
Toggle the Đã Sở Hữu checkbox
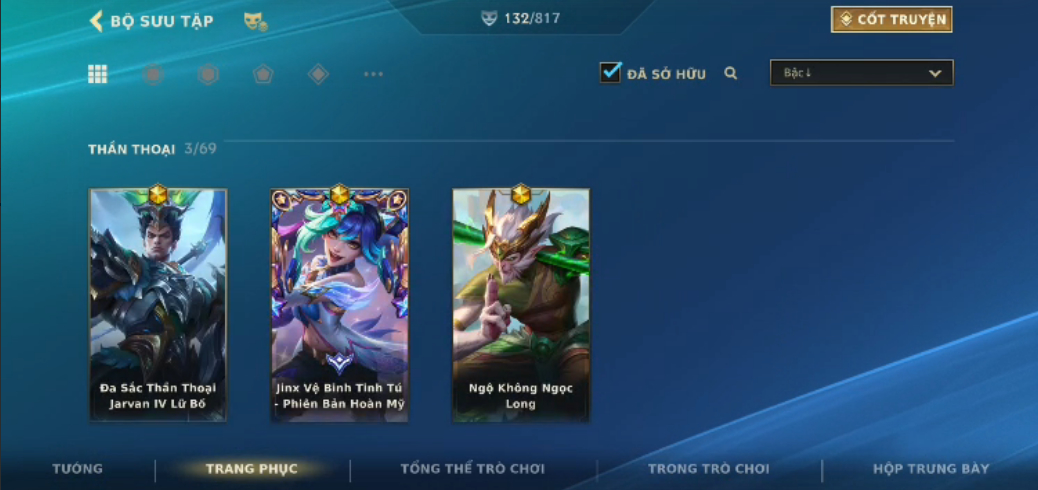(x=610, y=73)
